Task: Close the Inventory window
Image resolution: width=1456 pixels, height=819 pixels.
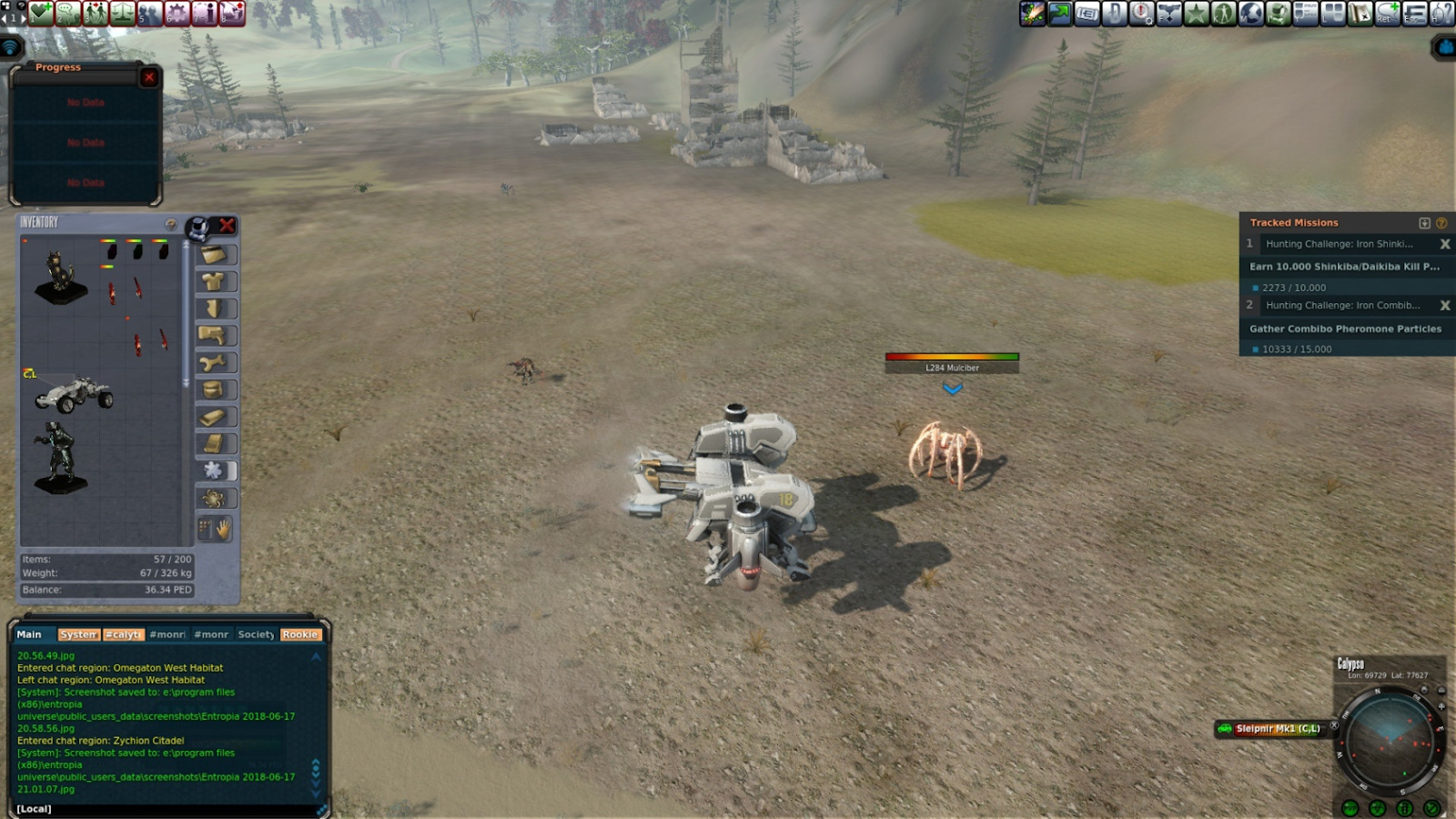Action: click(227, 225)
